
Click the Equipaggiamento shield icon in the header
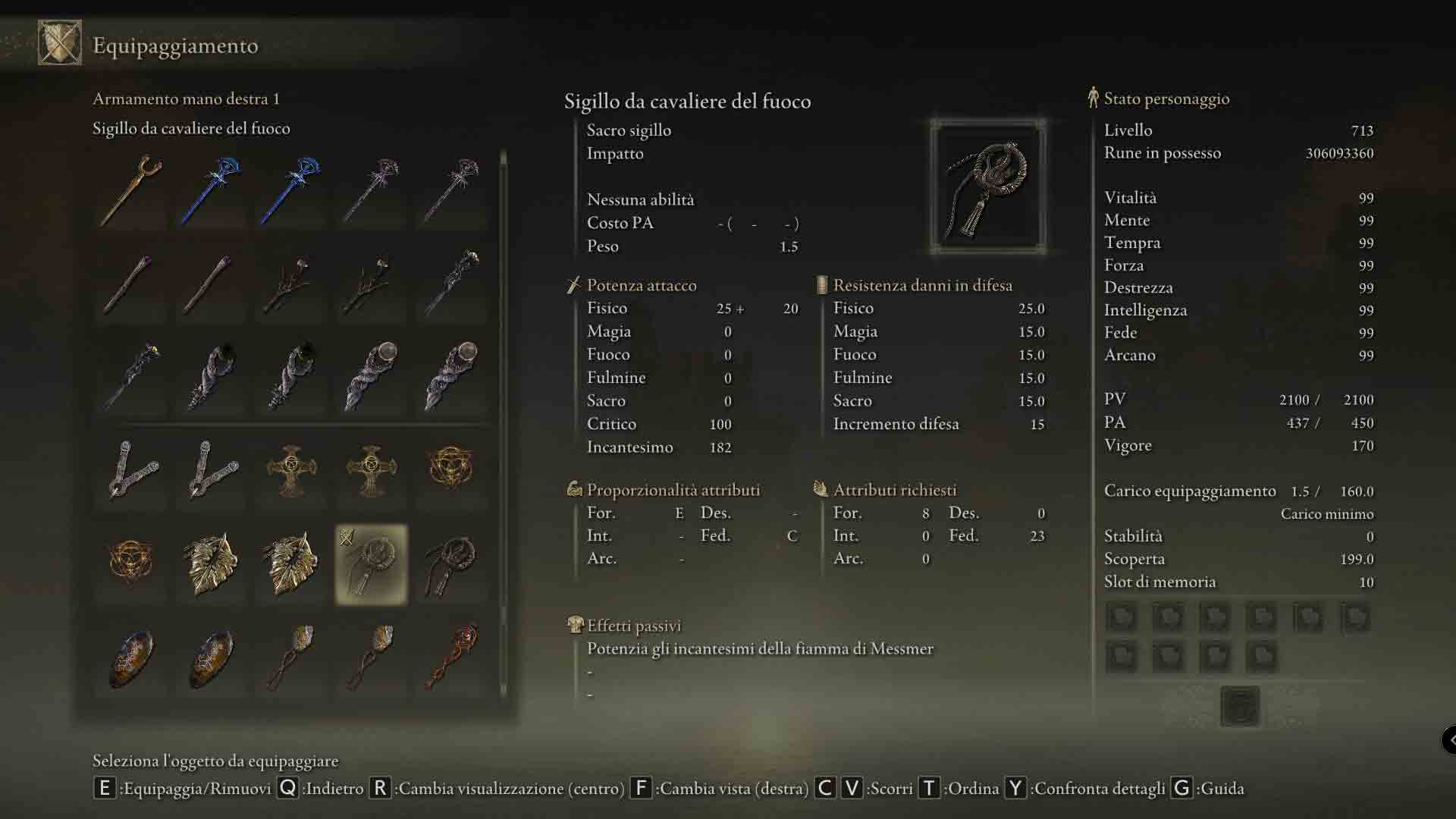pos(59,43)
